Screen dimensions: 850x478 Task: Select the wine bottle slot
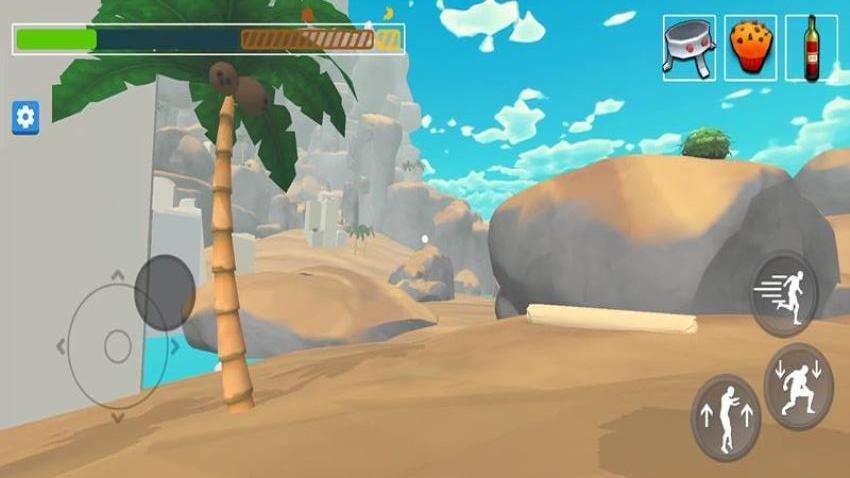811,48
